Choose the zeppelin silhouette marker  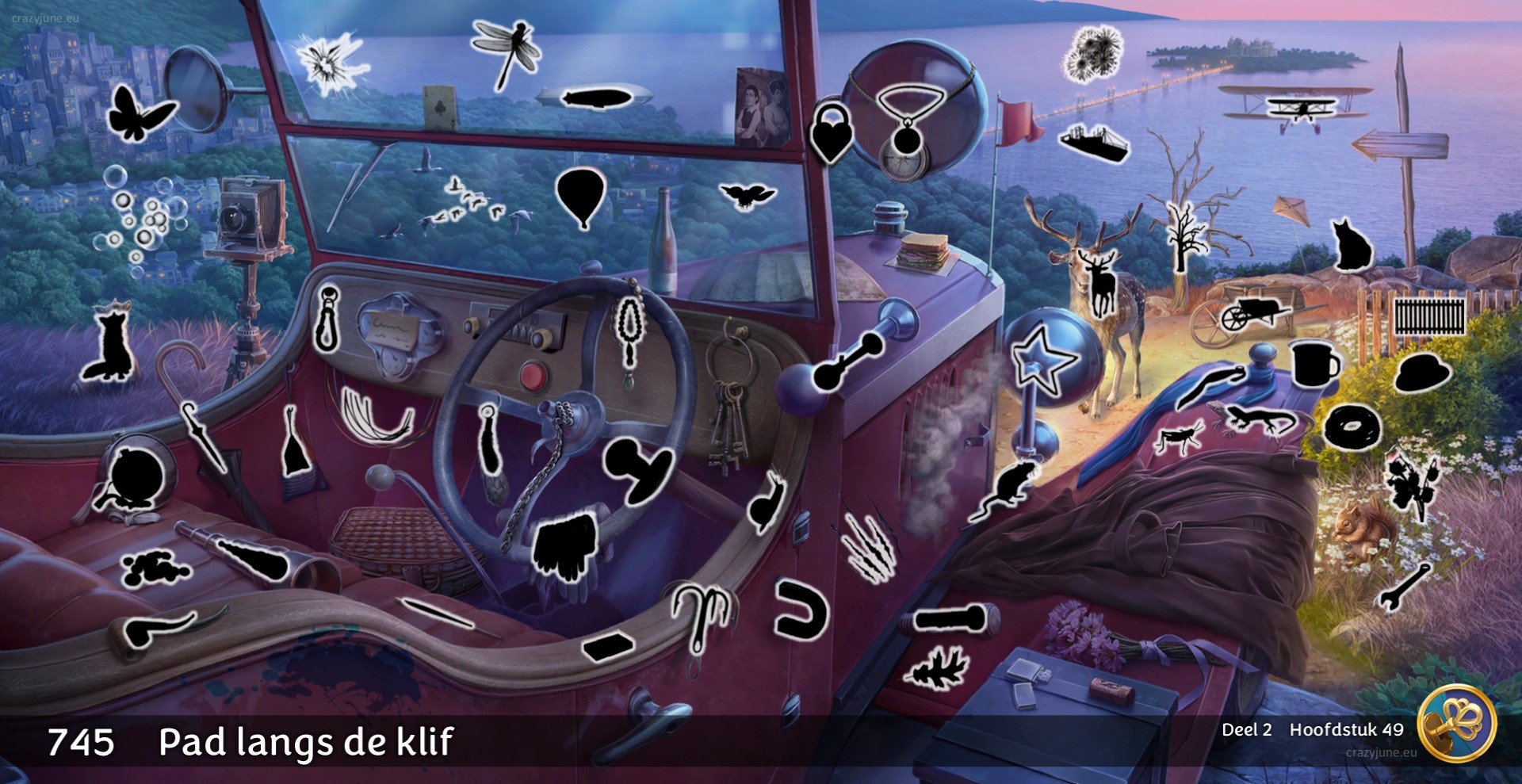[x=595, y=99]
